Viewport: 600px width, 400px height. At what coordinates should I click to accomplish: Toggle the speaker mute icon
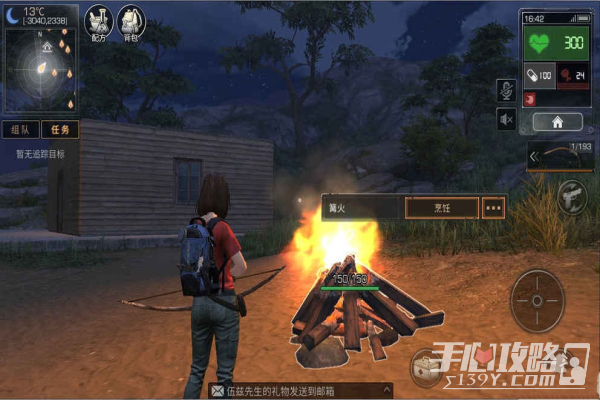point(507,120)
